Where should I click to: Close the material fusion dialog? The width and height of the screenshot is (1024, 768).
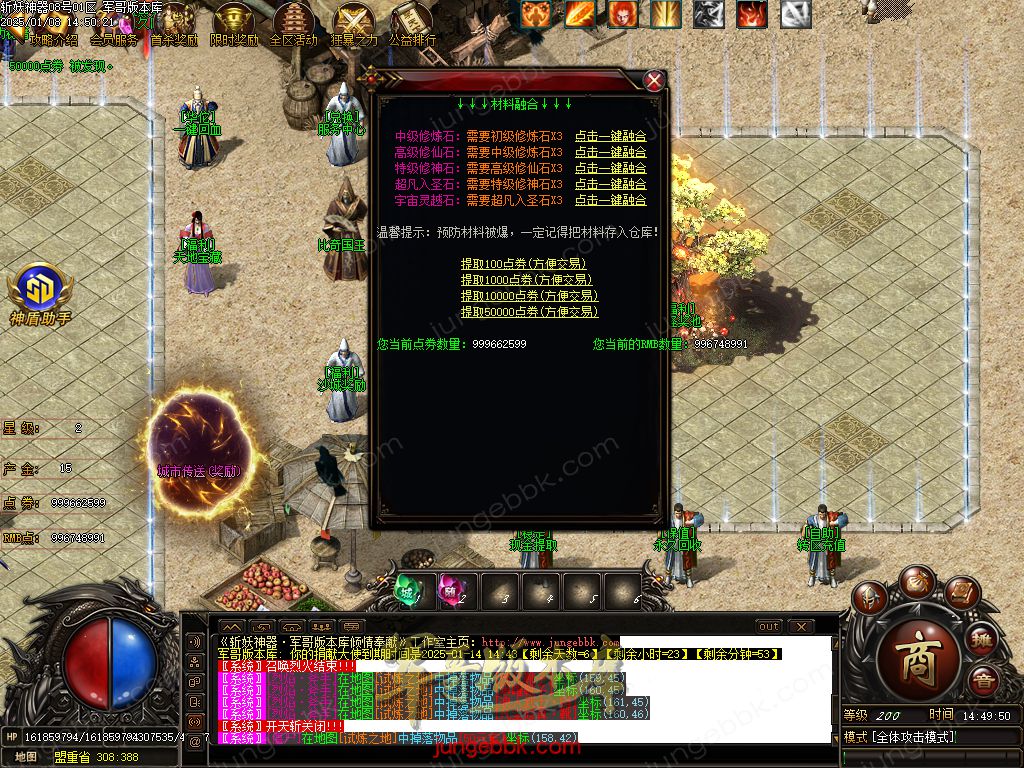pos(654,81)
